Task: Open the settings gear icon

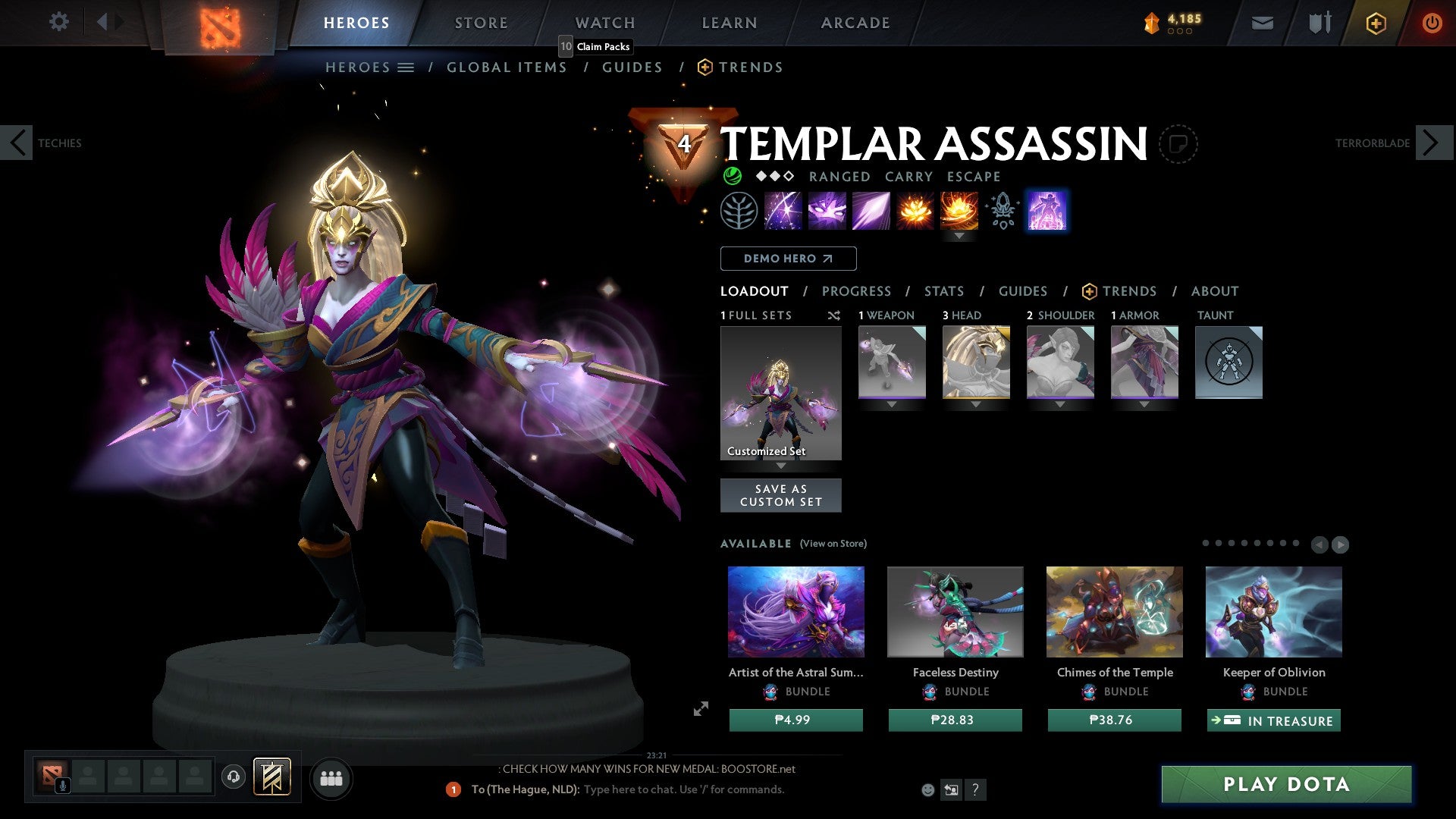Action: click(x=59, y=22)
